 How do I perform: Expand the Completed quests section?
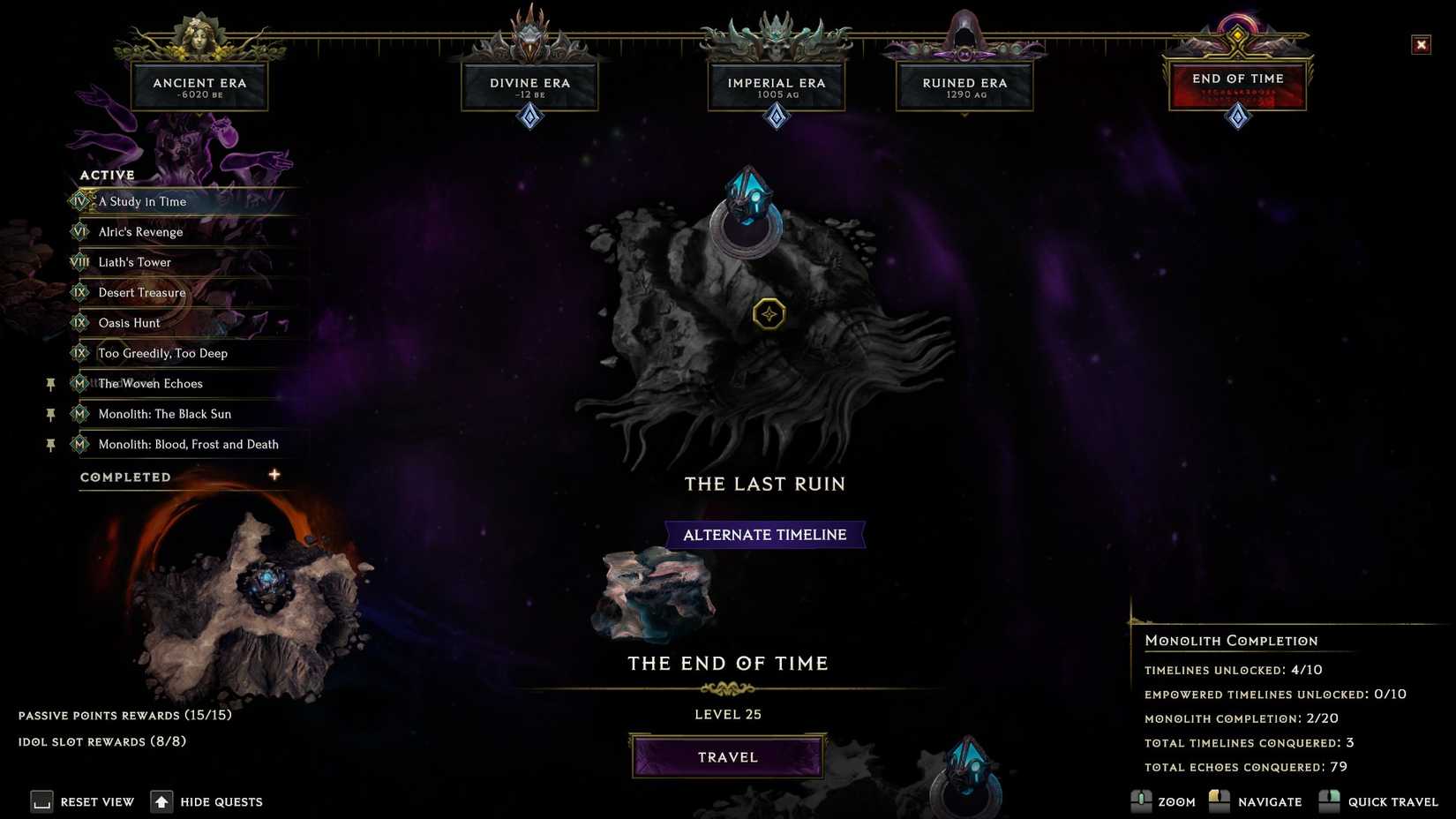pos(274,475)
